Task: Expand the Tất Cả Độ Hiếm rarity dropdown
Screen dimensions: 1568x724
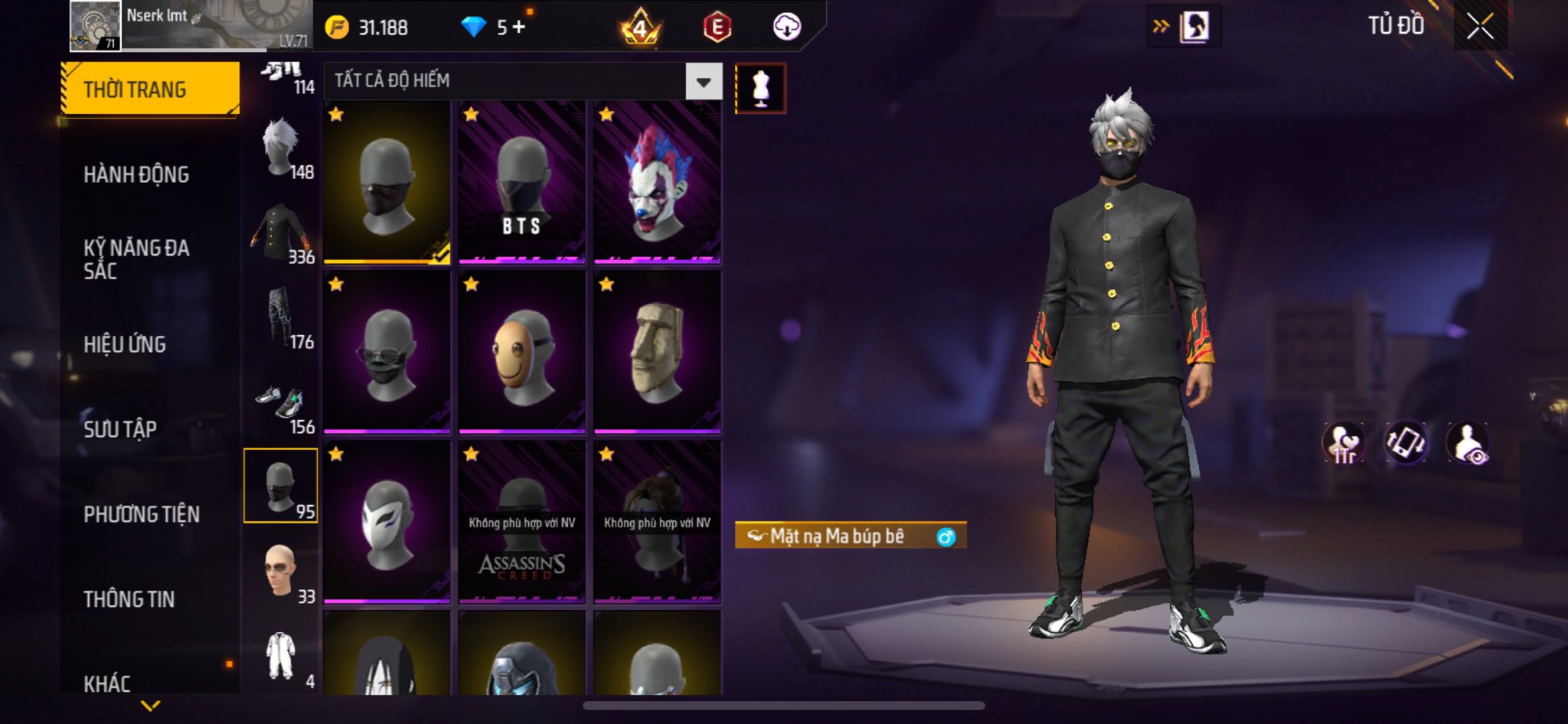Action: [x=703, y=81]
